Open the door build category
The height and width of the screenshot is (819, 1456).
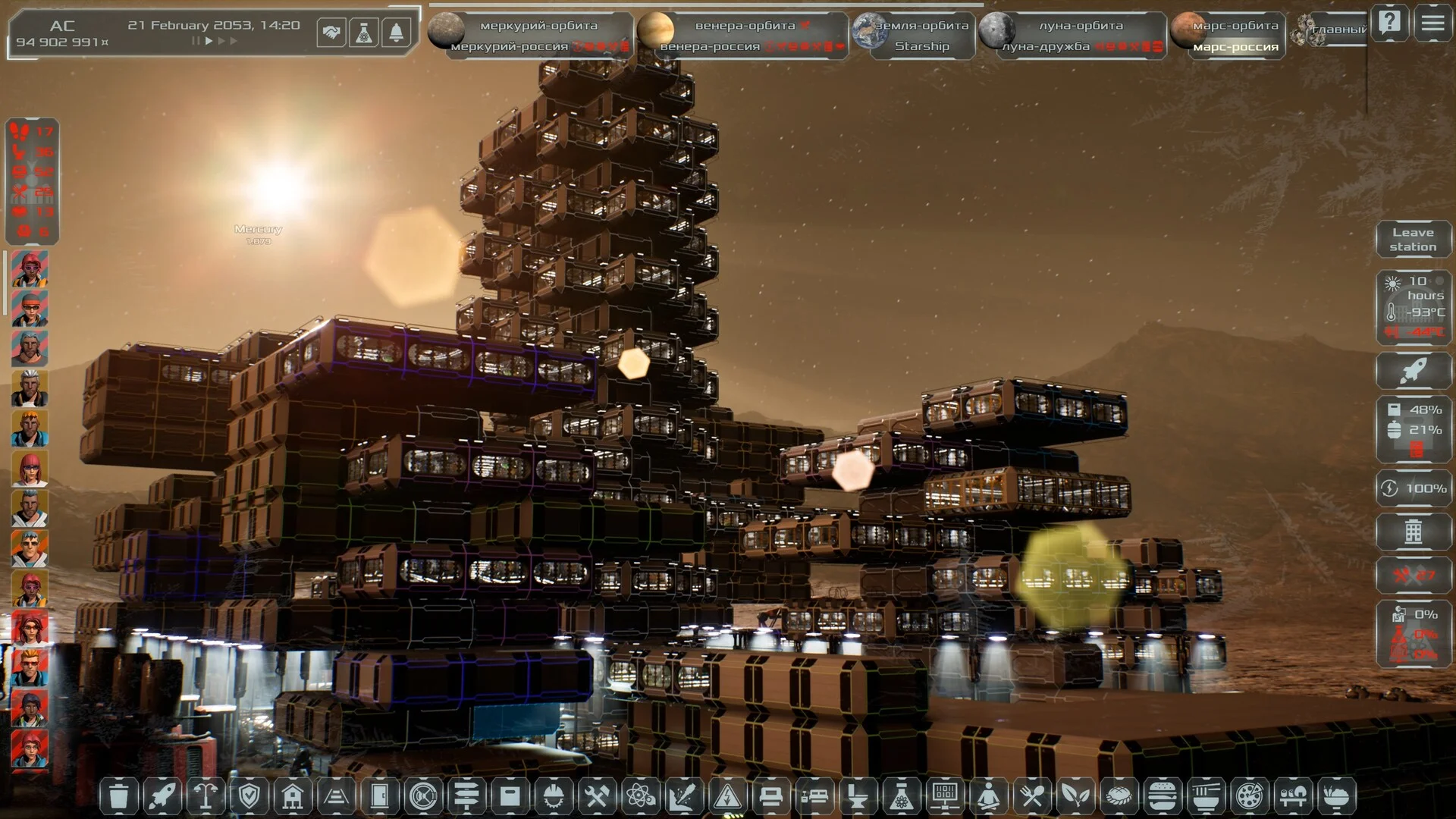coord(380,796)
